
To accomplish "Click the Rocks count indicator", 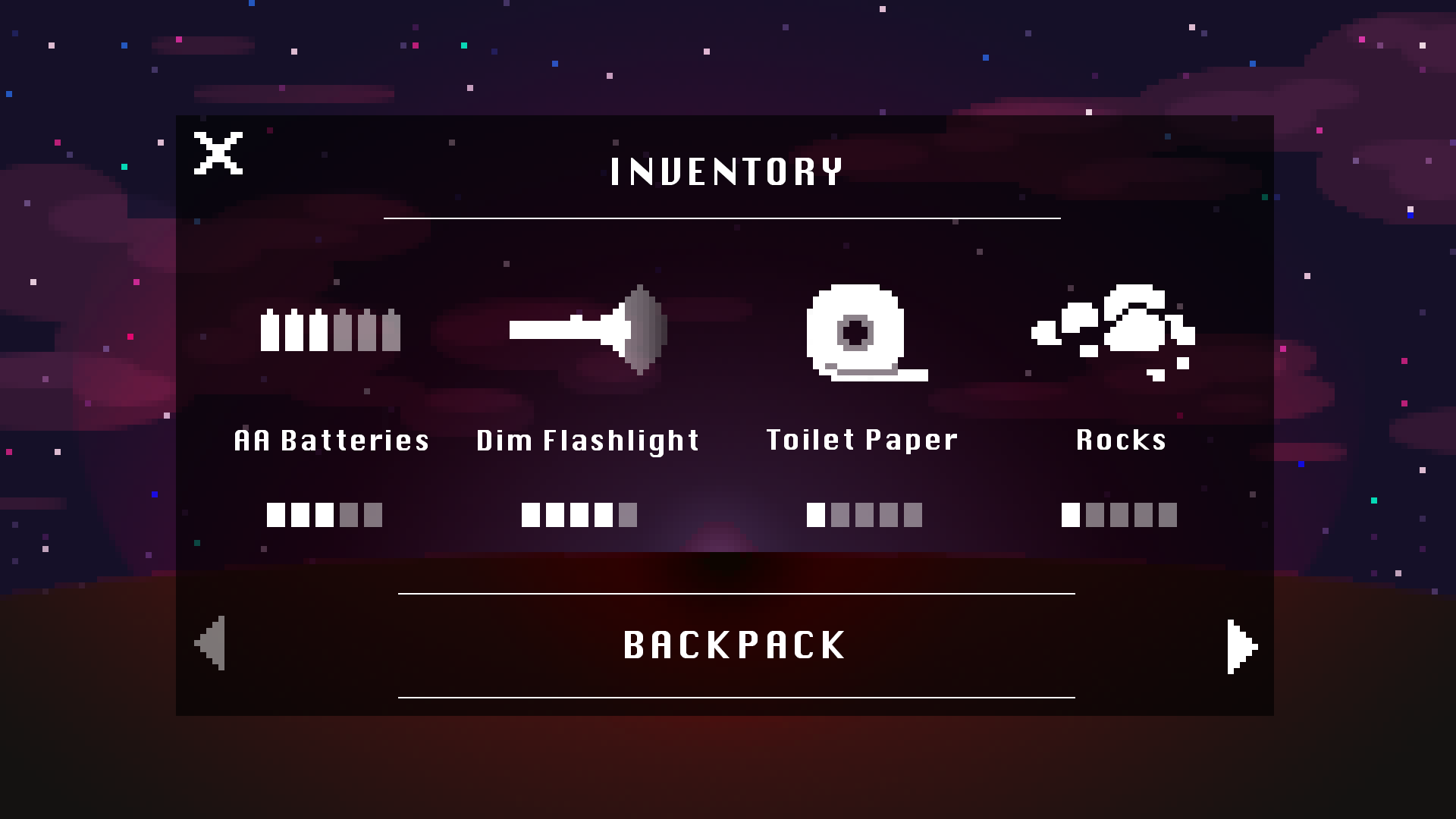I will pyautogui.click(x=1119, y=515).
